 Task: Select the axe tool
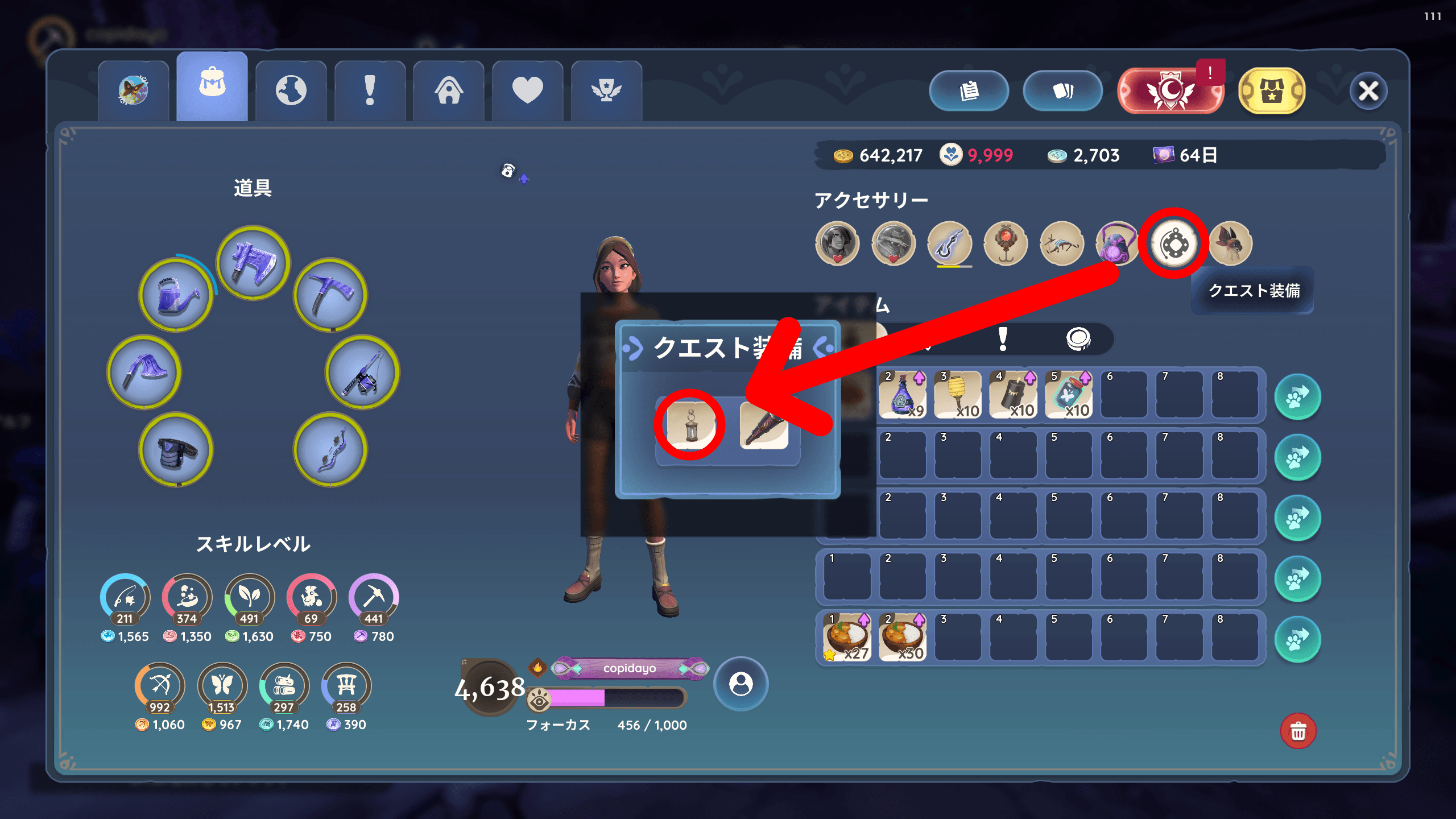[254, 263]
